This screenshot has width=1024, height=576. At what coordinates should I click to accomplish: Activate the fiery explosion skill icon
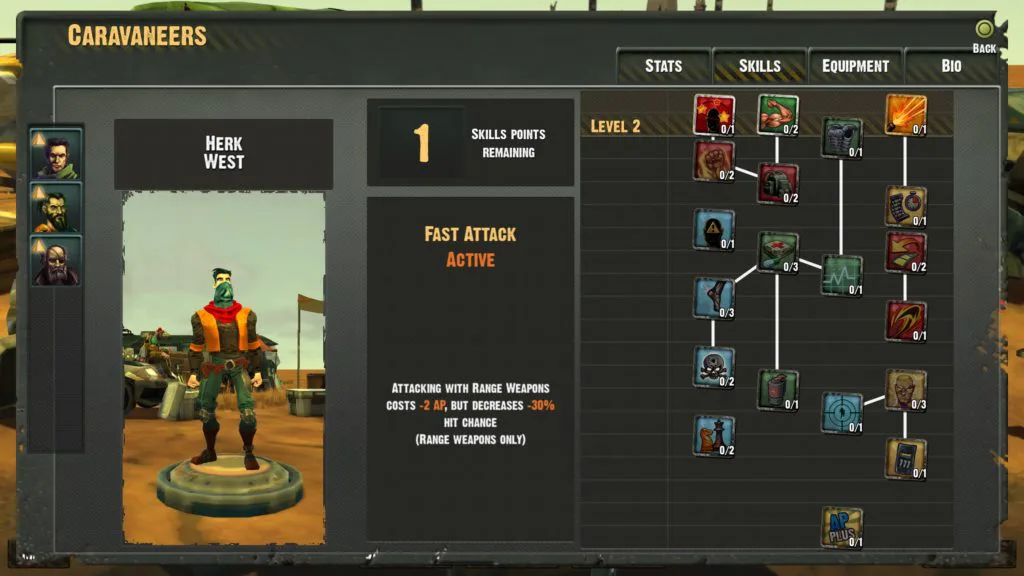click(905, 114)
